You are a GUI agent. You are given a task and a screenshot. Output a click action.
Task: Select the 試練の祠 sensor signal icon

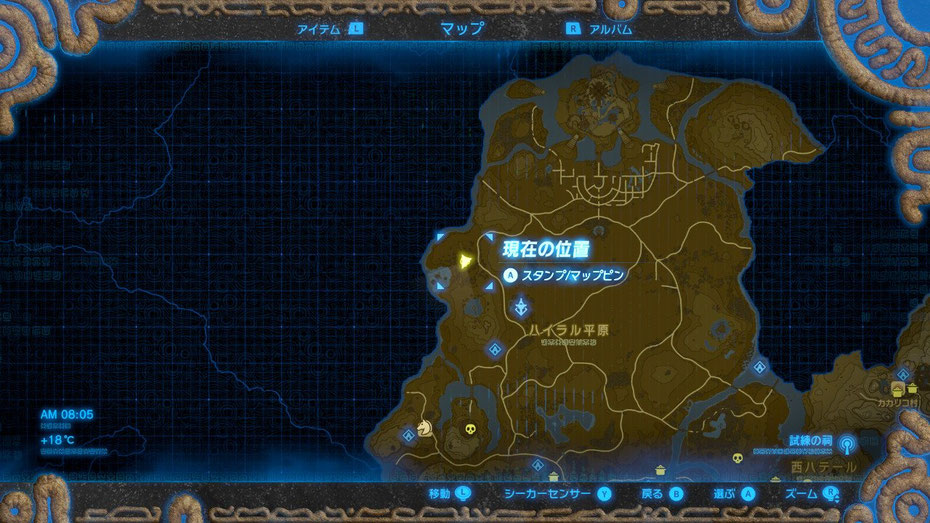[846, 441]
